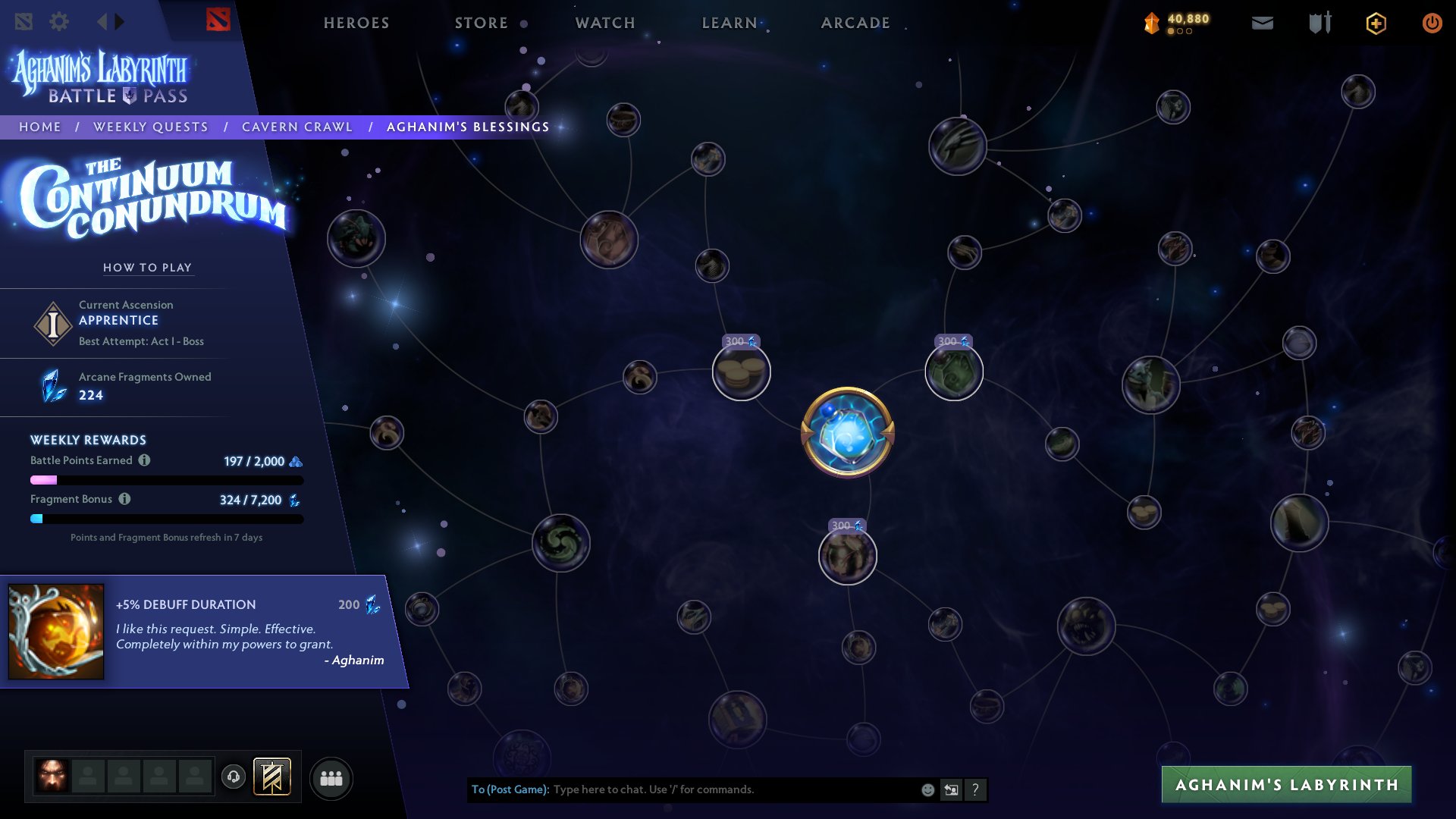Switch to the Cavern Crawl tab
The height and width of the screenshot is (819, 1456).
[x=297, y=127]
